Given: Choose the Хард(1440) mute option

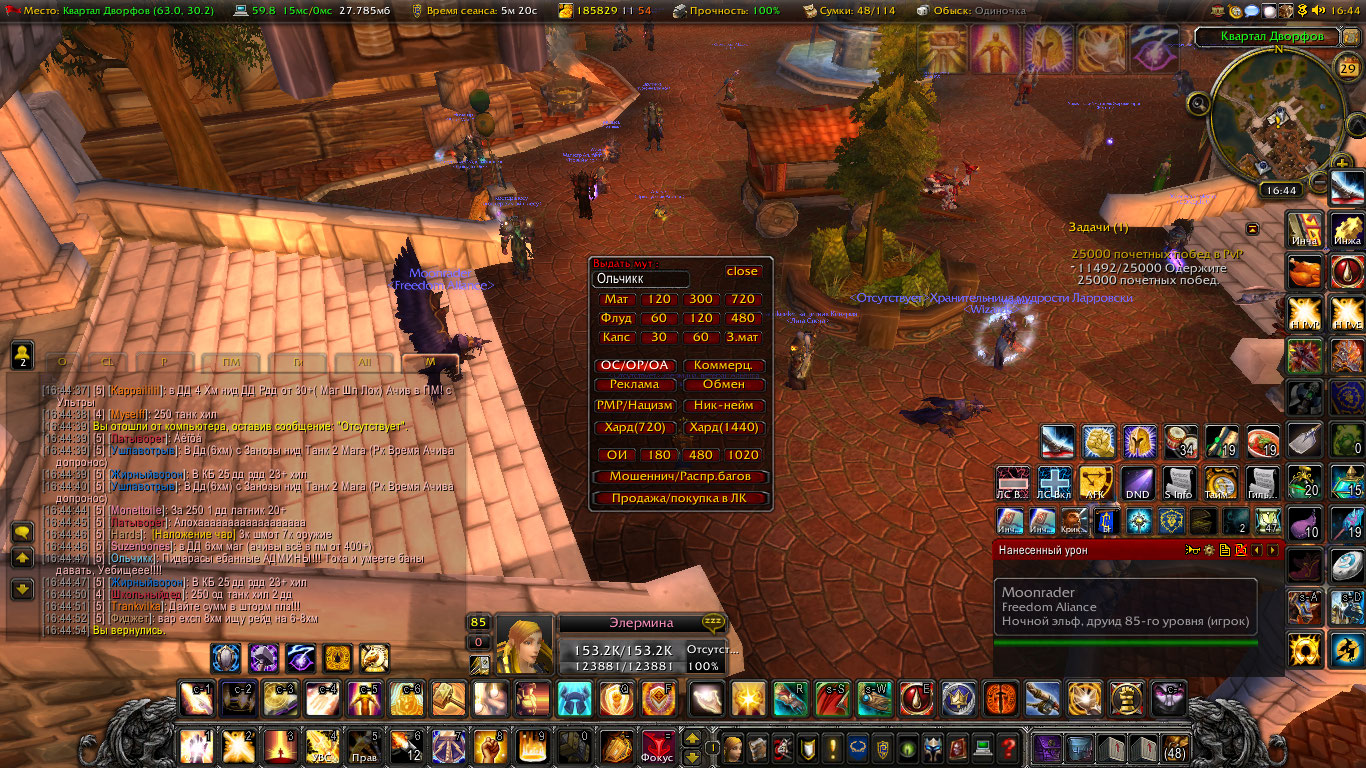Looking at the screenshot, I should point(724,427).
